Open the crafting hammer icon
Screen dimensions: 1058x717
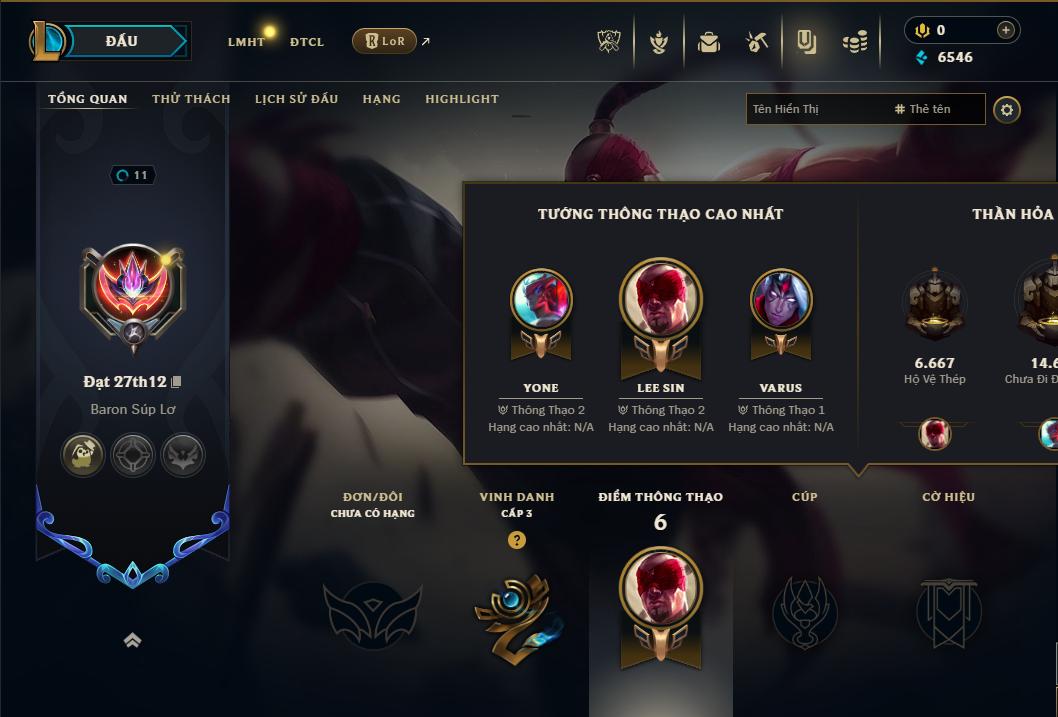point(757,42)
